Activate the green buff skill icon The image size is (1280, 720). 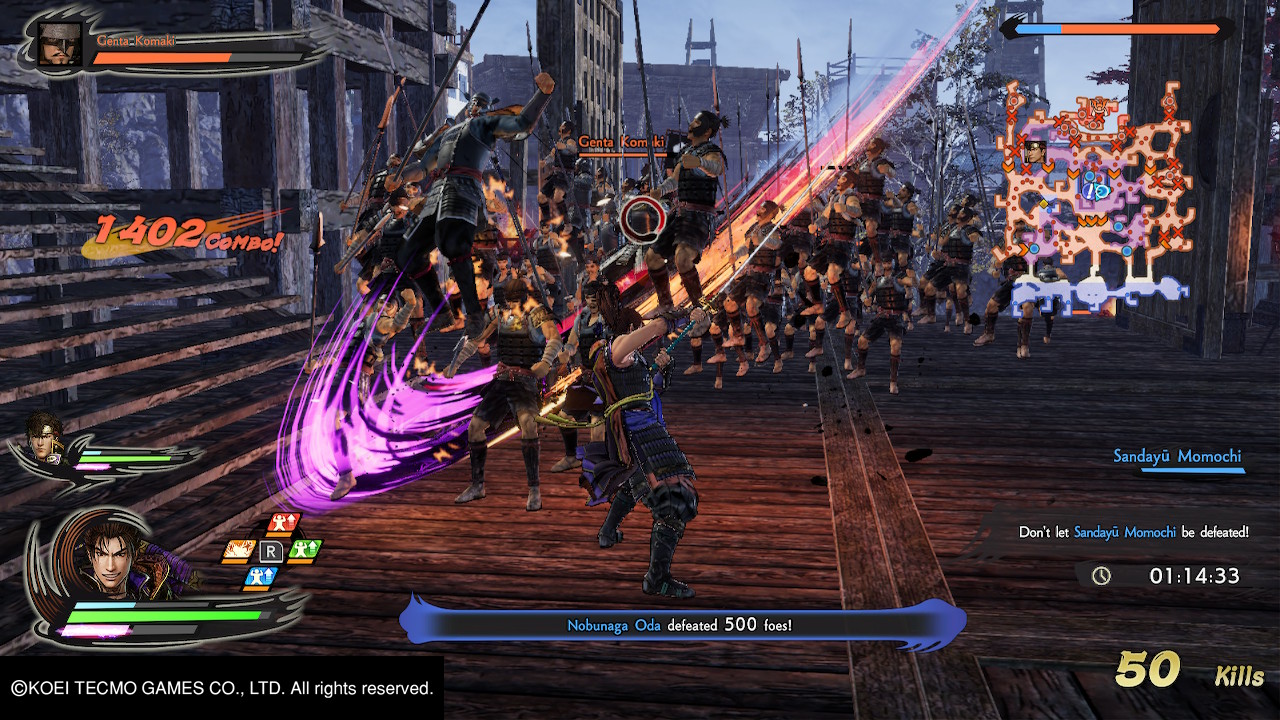pyautogui.click(x=304, y=549)
